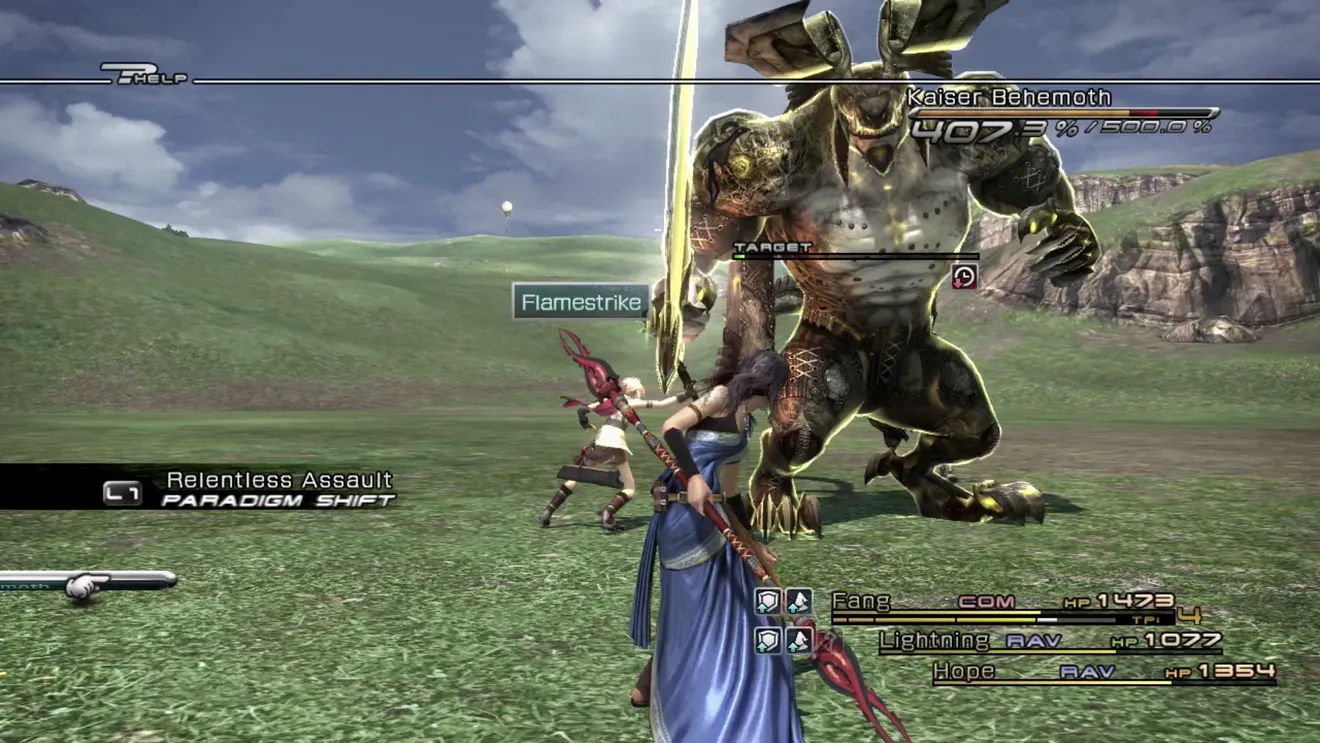
Task: Select the Flamestrike ability label
Action: point(581,302)
